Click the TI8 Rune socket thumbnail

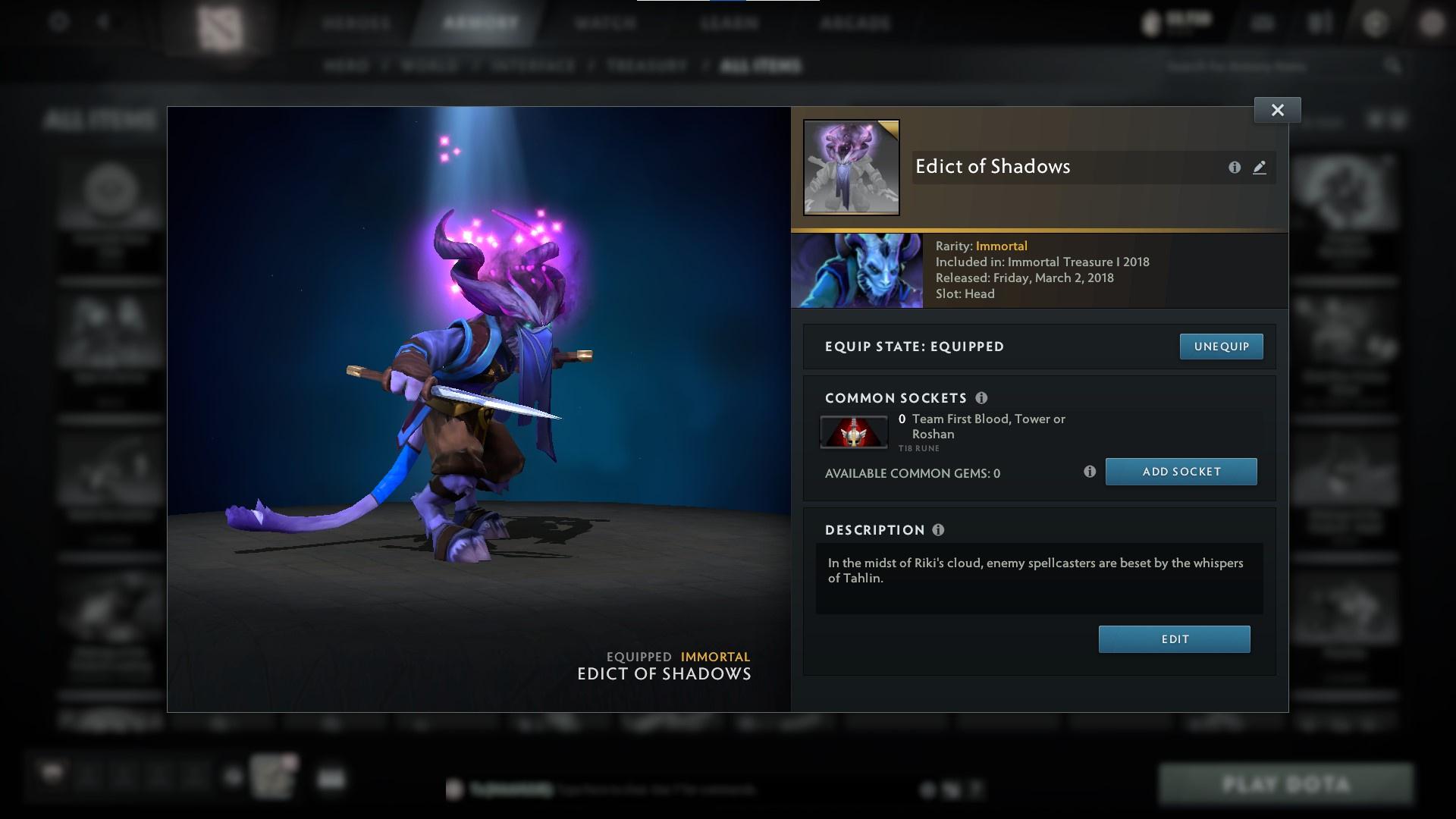coord(853,431)
